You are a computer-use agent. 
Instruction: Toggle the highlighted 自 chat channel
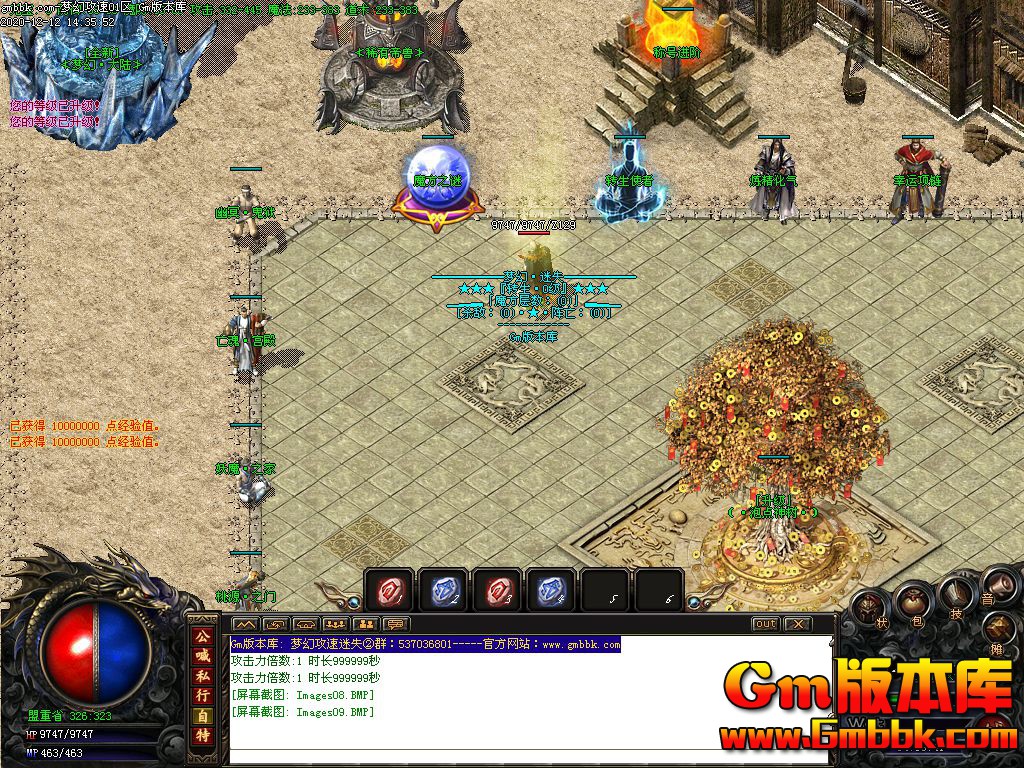(202, 716)
